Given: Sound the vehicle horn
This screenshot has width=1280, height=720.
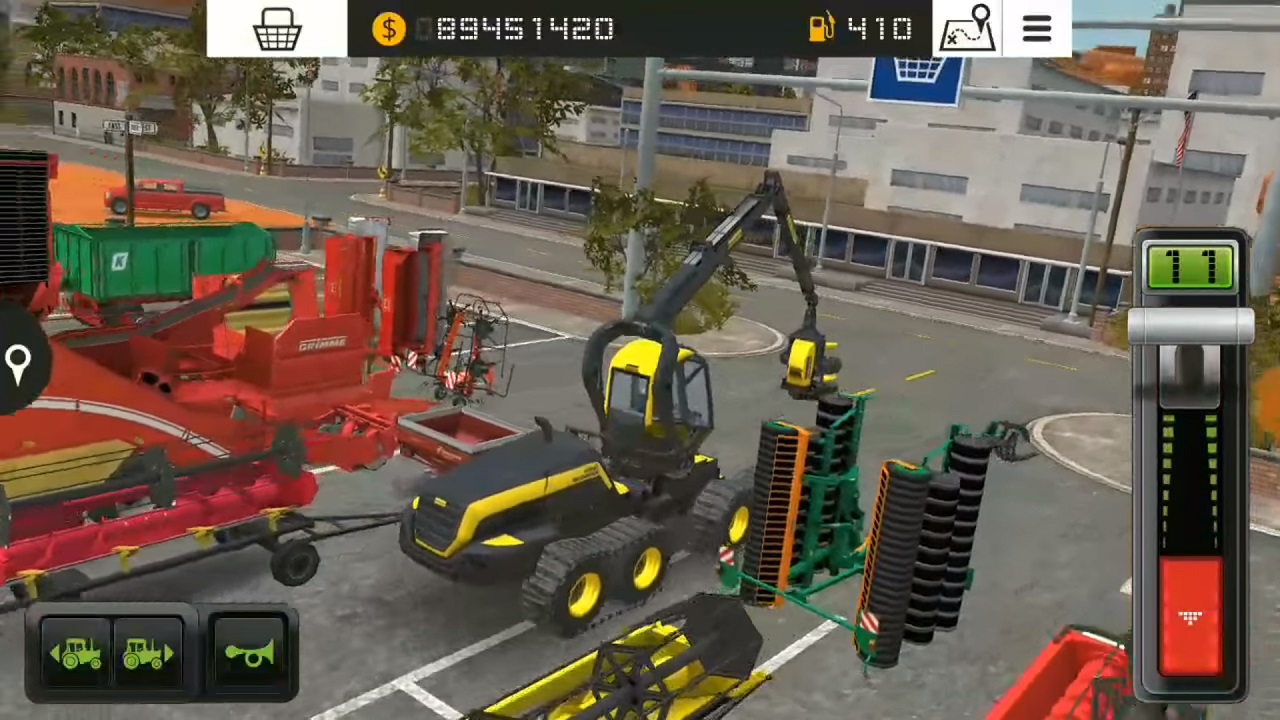Looking at the screenshot, I should 248,654.
